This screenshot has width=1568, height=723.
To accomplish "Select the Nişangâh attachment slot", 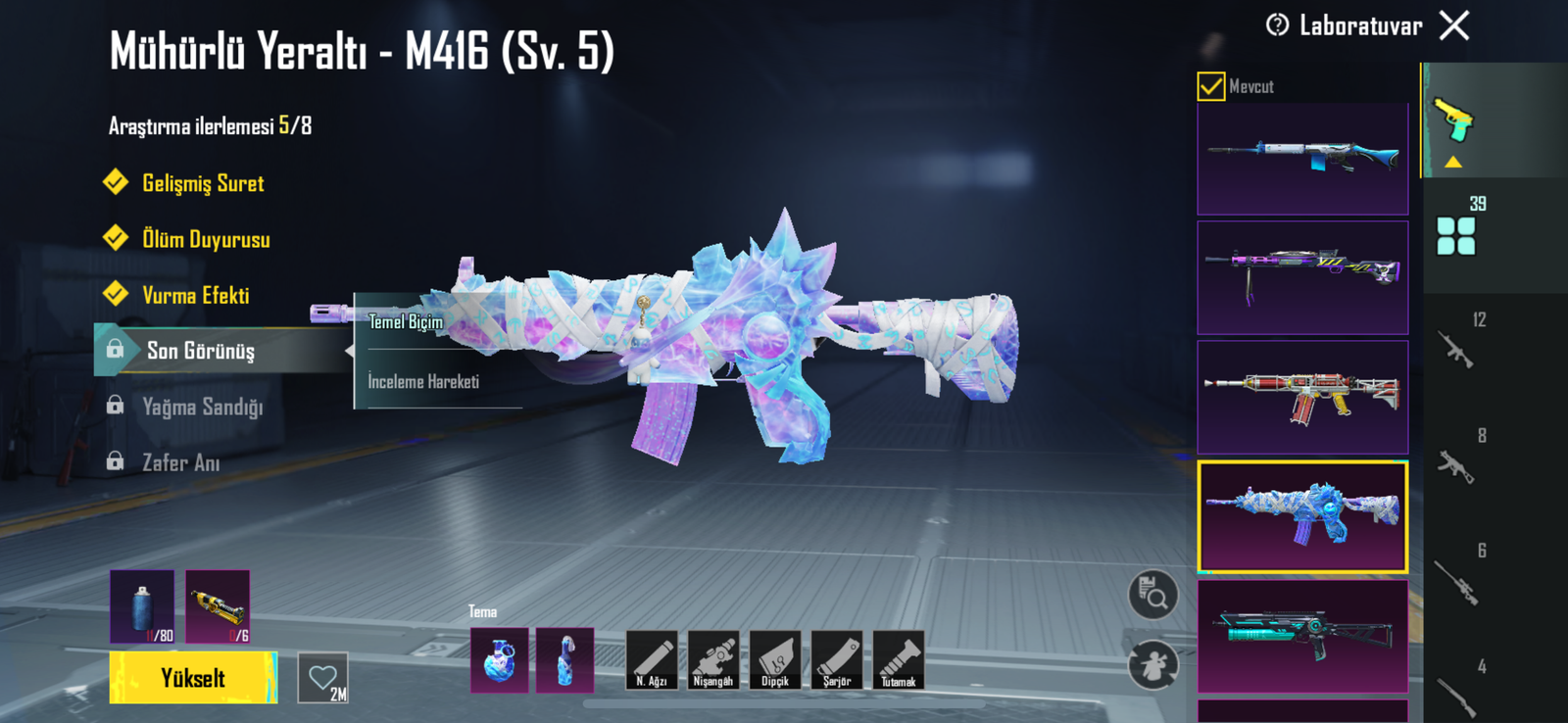I will coord(713,659).
